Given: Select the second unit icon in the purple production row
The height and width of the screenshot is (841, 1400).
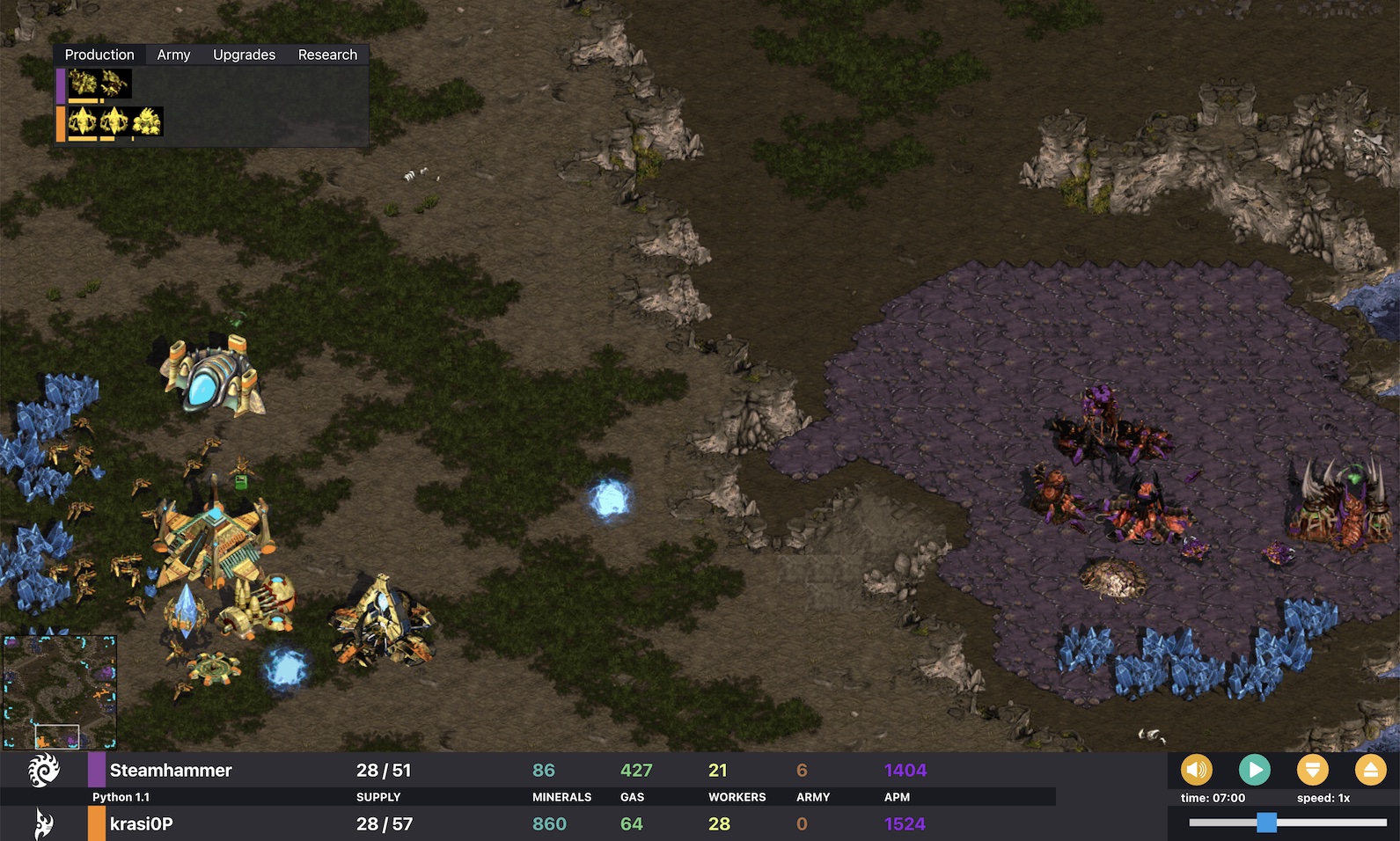Looking at the screenshot, I should (x=116, y=84).
